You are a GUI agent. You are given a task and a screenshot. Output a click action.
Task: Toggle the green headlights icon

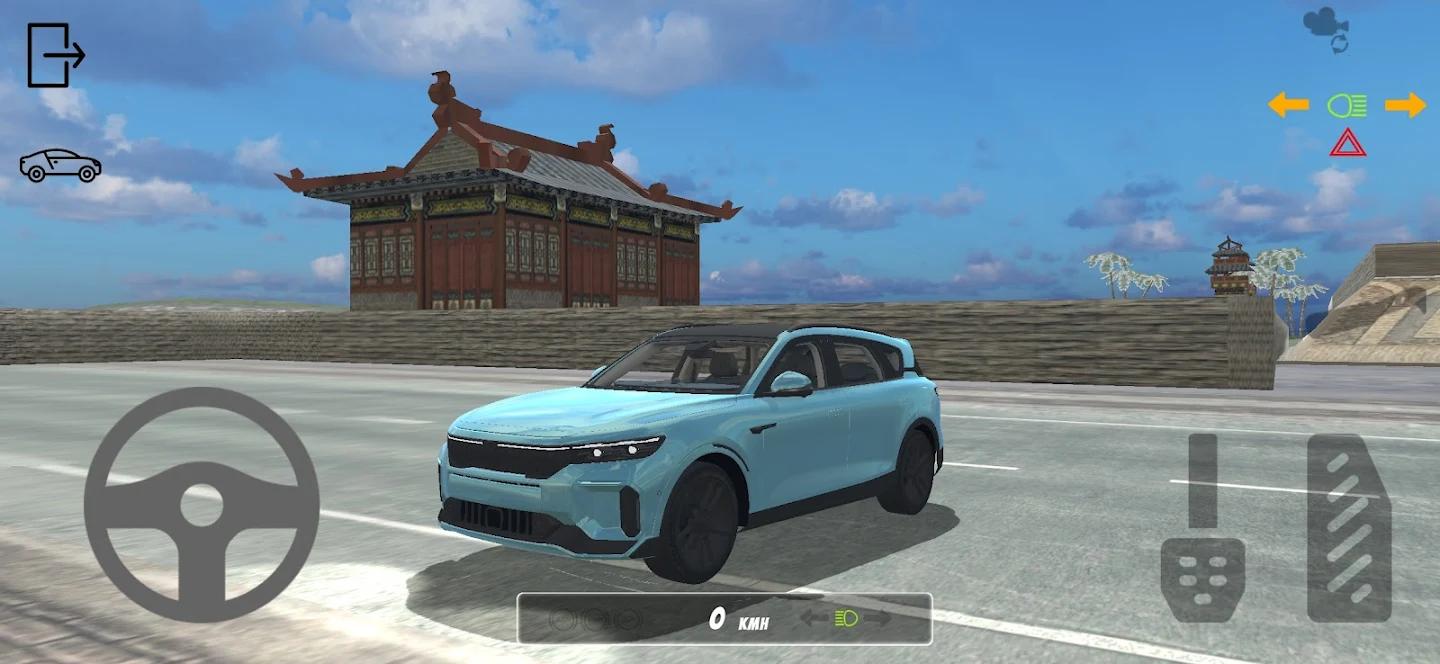pos(1346,105)
